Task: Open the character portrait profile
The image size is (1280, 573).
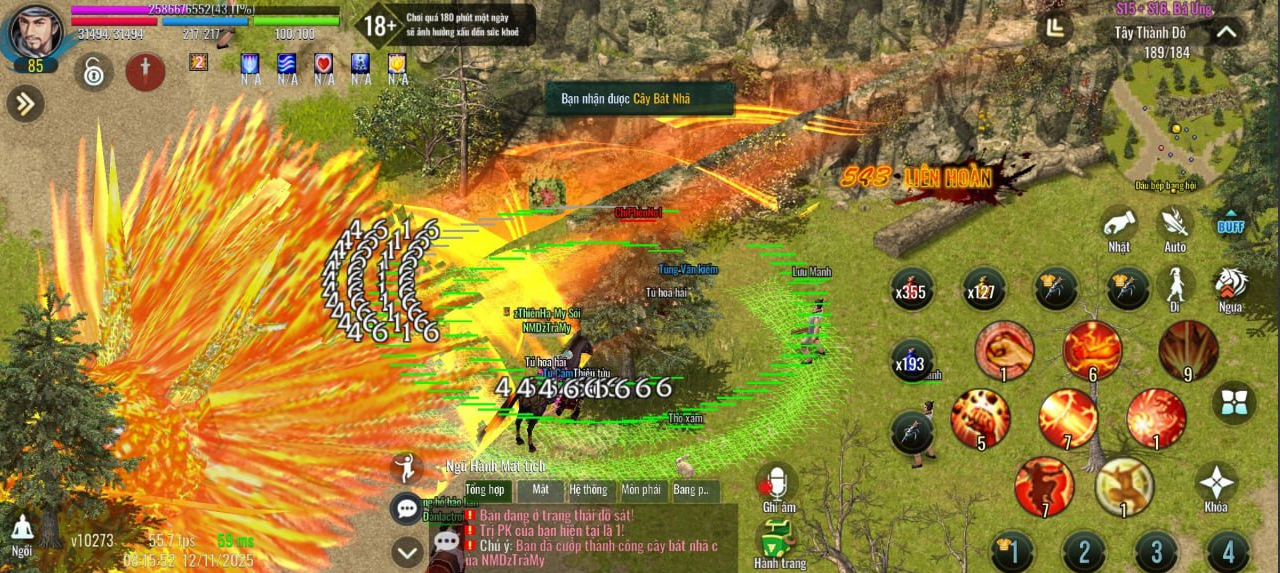Action: pos(36,32)
